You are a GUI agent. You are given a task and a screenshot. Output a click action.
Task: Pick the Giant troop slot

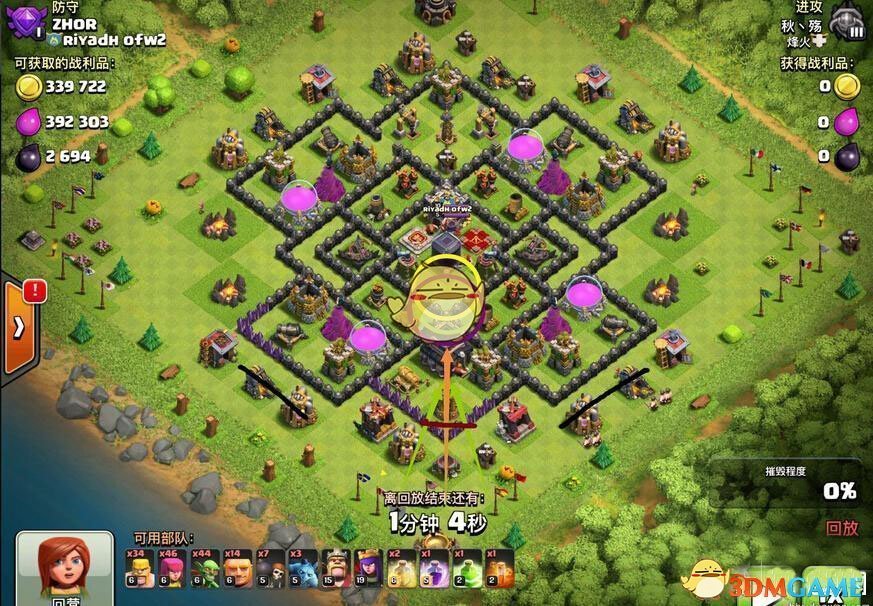point(239,568)
